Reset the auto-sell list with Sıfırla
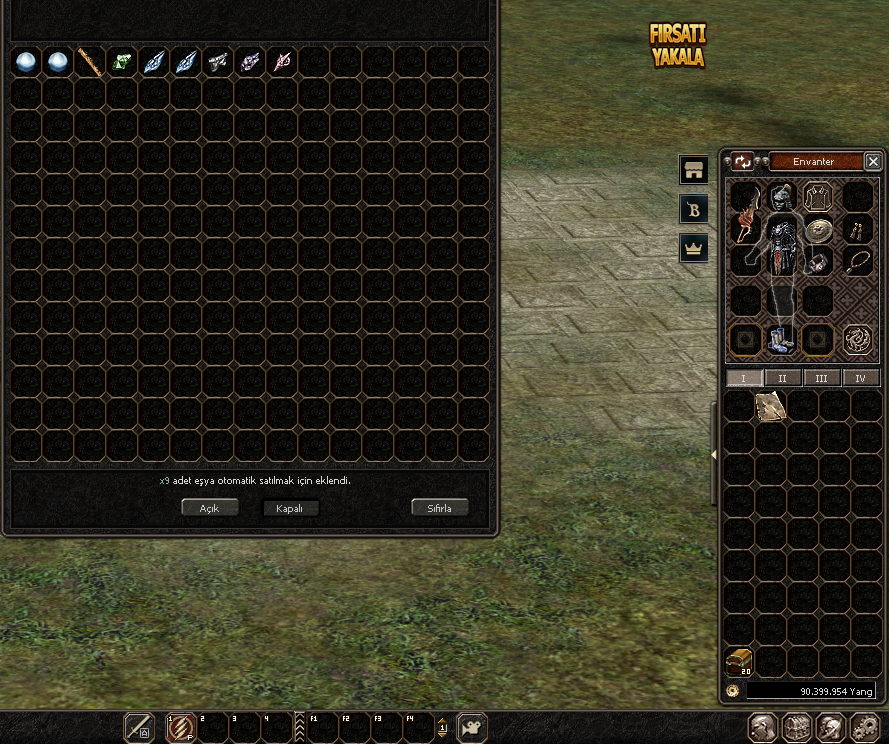Viewport: 889px width, 744px height. point(440,508)
